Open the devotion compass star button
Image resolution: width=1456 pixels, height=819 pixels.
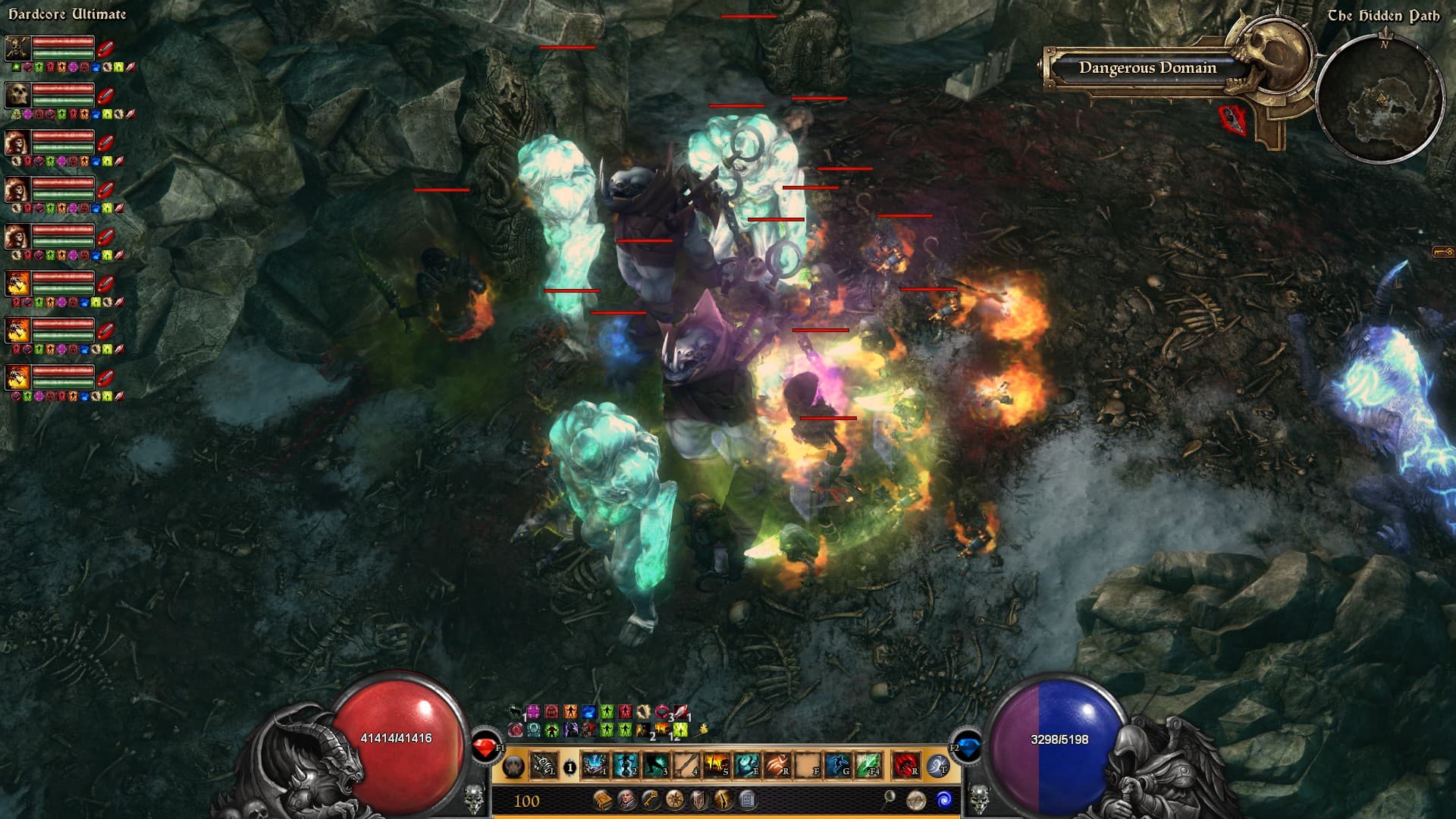pyautogui.click(x=674, y=800)
